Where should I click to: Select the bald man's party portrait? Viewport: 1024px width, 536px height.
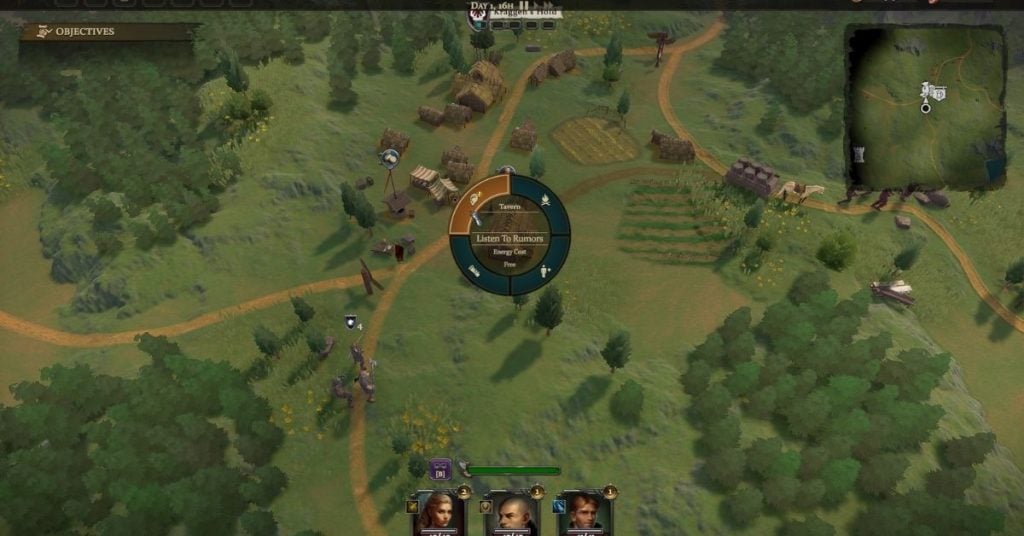[x=511, y=513]
